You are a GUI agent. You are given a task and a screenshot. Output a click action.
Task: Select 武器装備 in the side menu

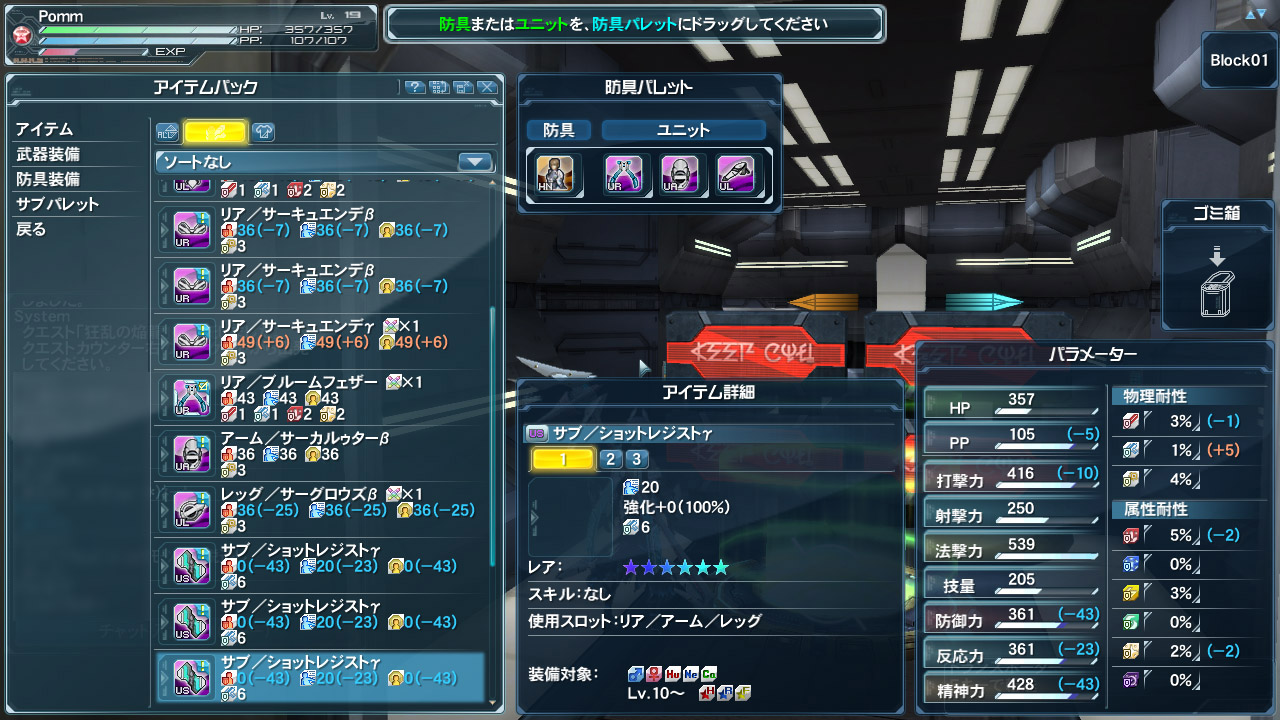pyautogui.click(x=48, y=155)
